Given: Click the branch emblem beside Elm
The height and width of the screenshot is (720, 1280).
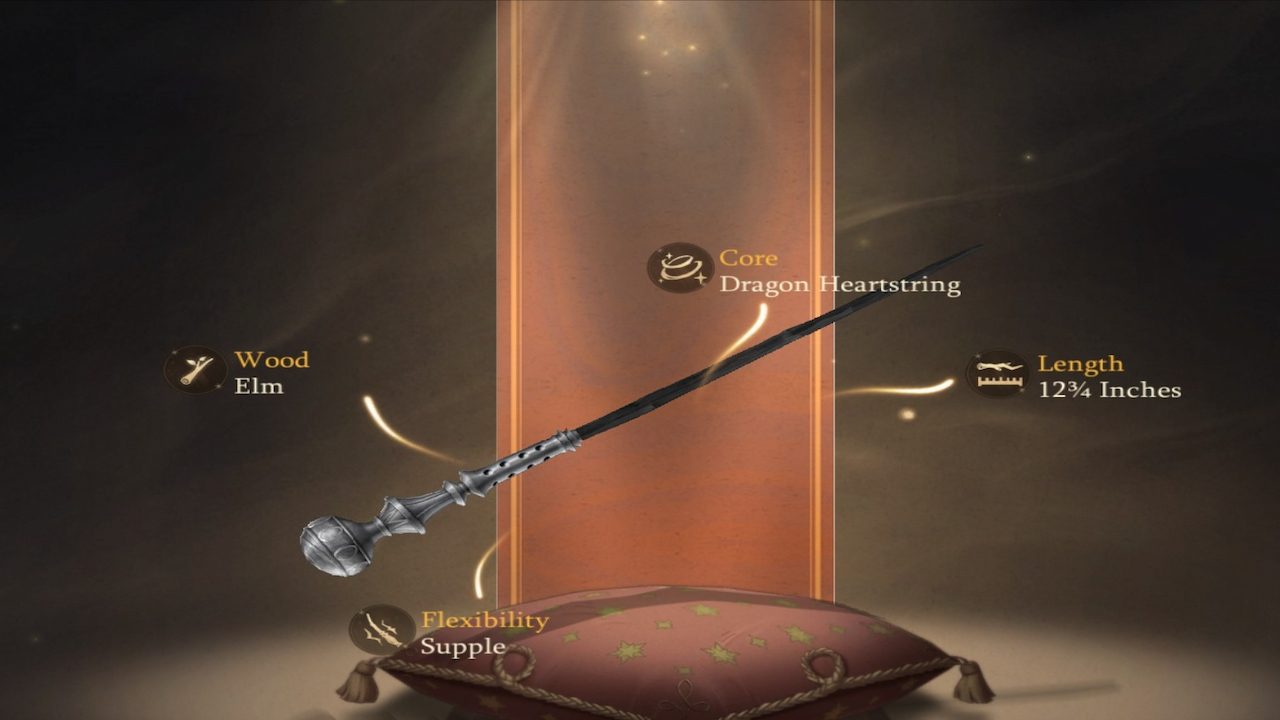Looking at the screenshot, I should click(x=196, y=370).
